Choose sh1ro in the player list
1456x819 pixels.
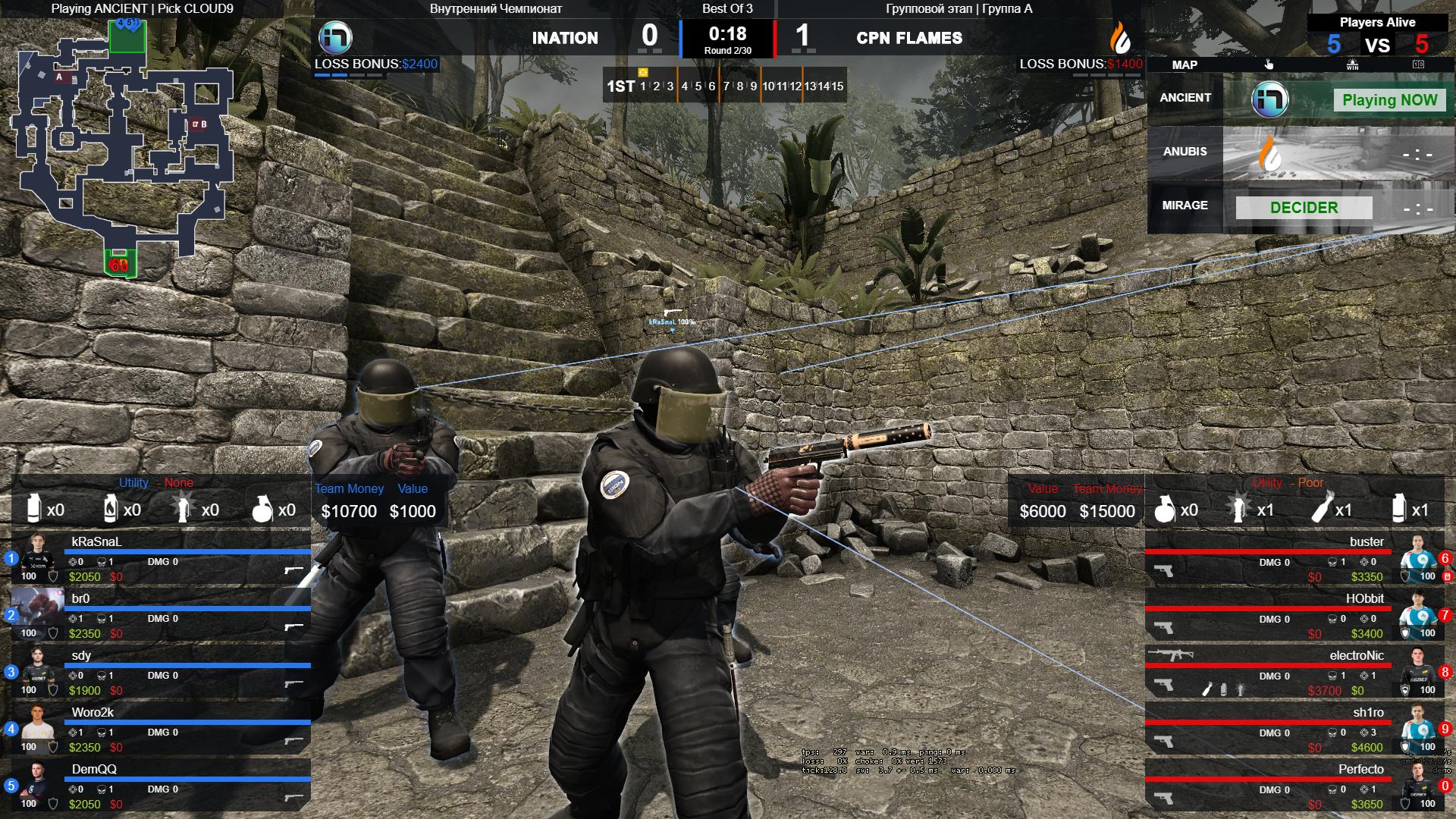click(1295, 730)
